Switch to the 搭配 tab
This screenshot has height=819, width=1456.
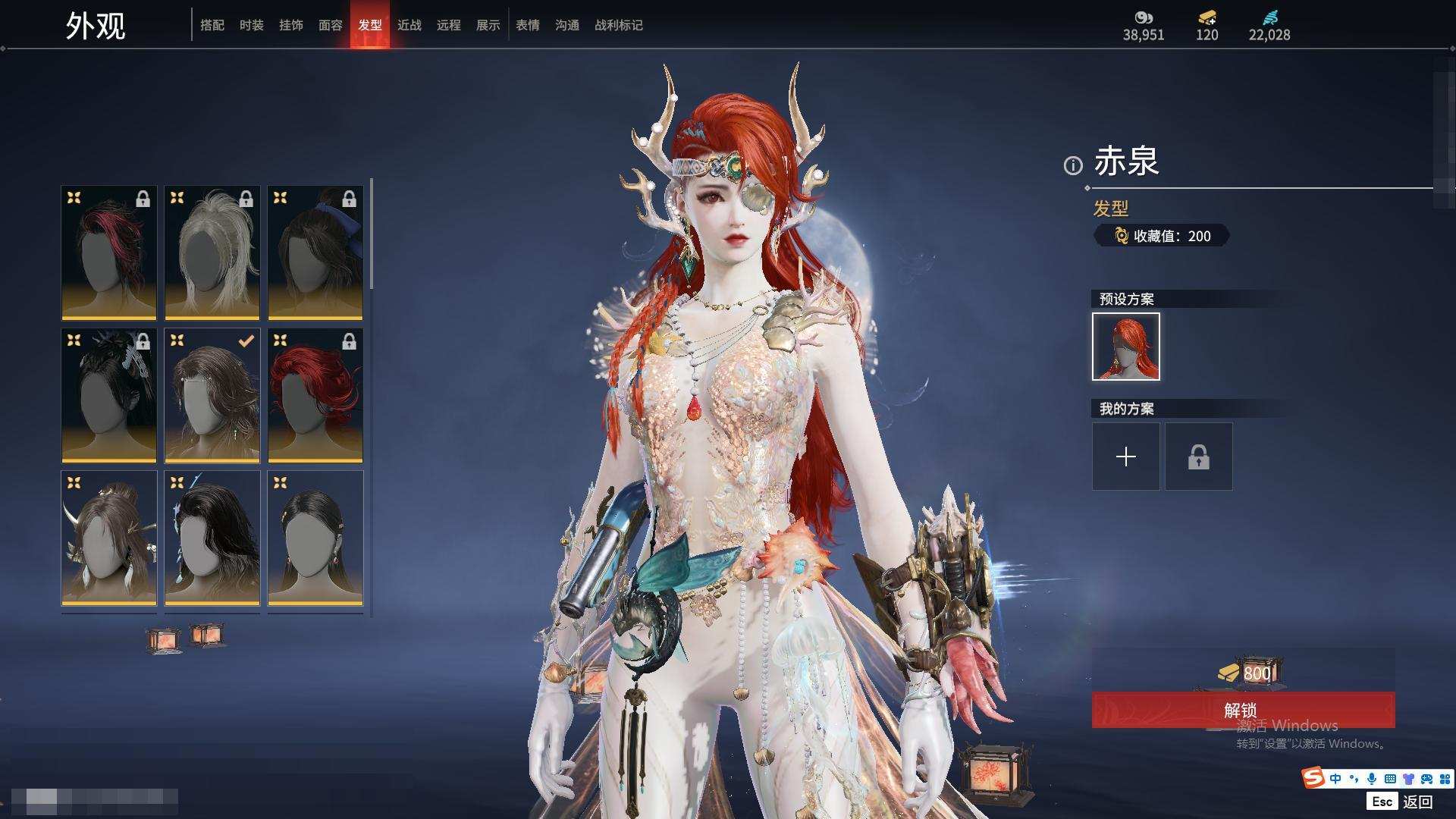(x=212, y=25)
